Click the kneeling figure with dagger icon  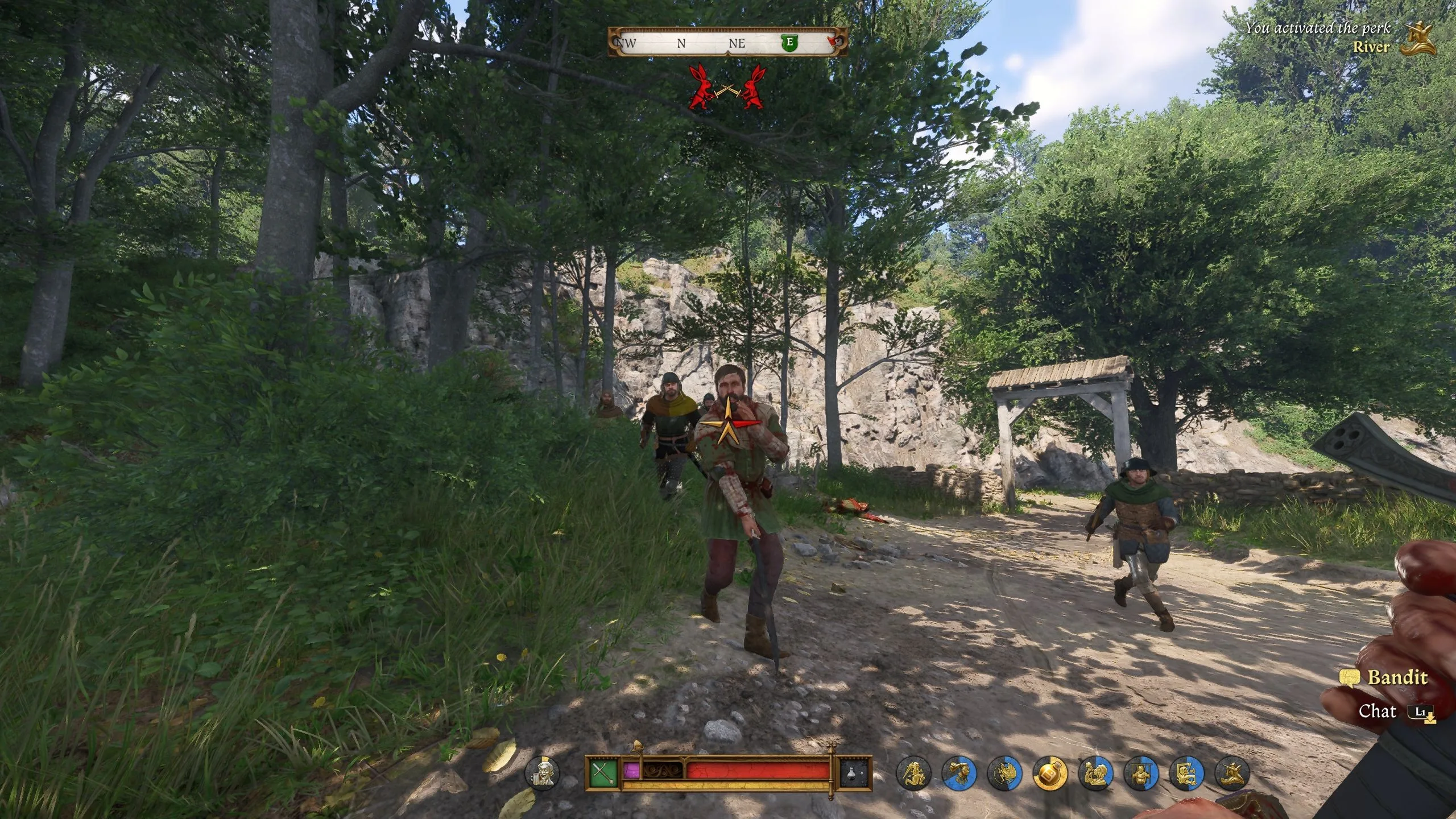point(913,774)
